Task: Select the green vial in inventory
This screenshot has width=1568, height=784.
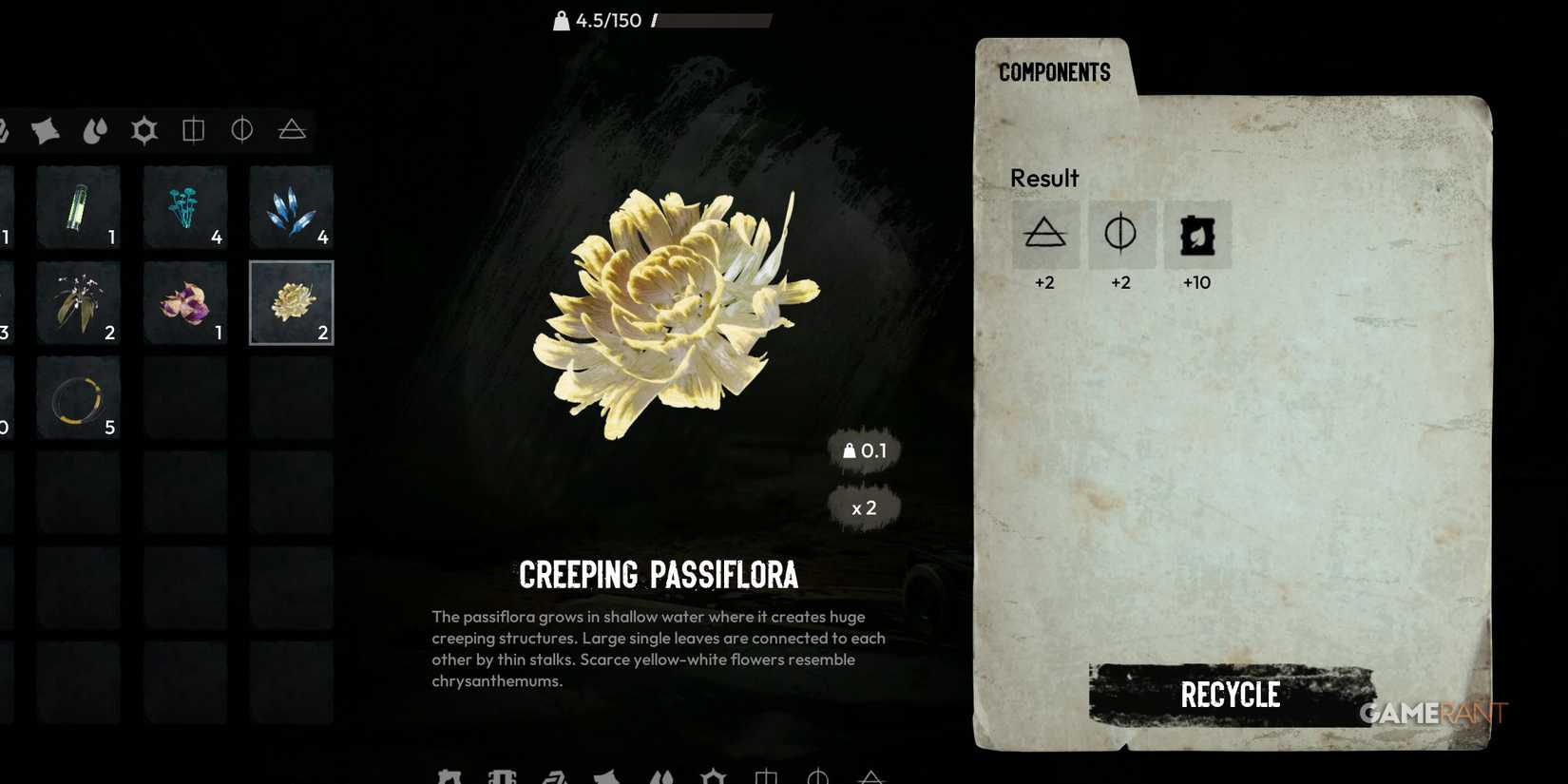Action: click(78, 207)
